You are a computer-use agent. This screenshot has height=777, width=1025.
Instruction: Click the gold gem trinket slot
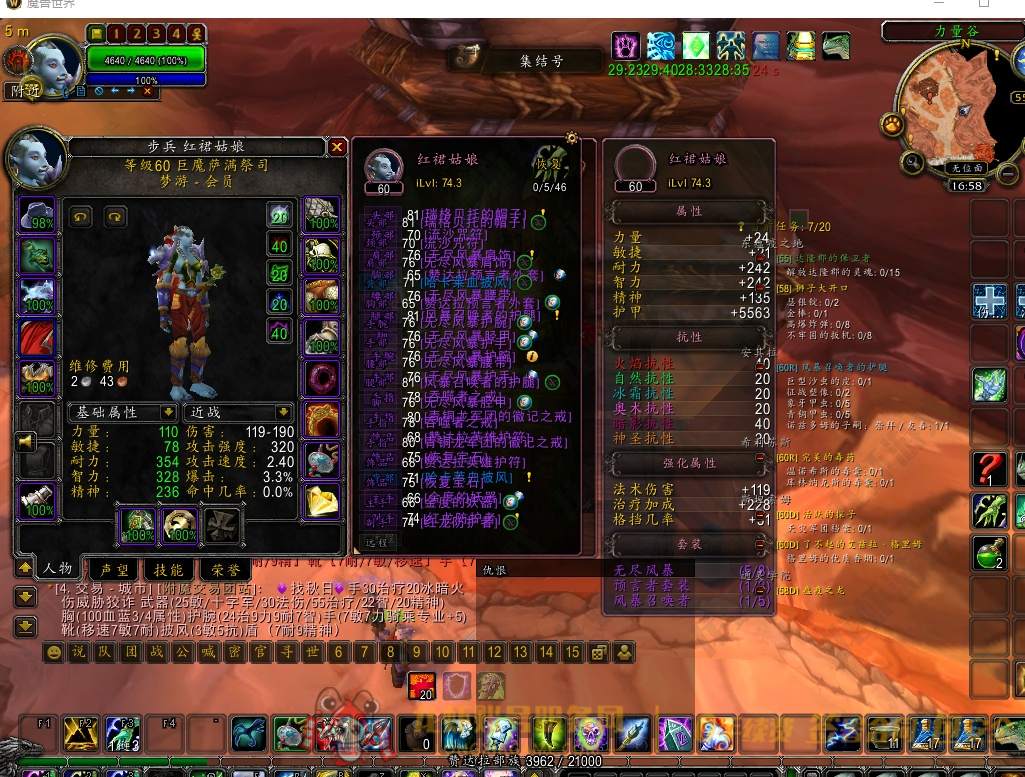322,500
